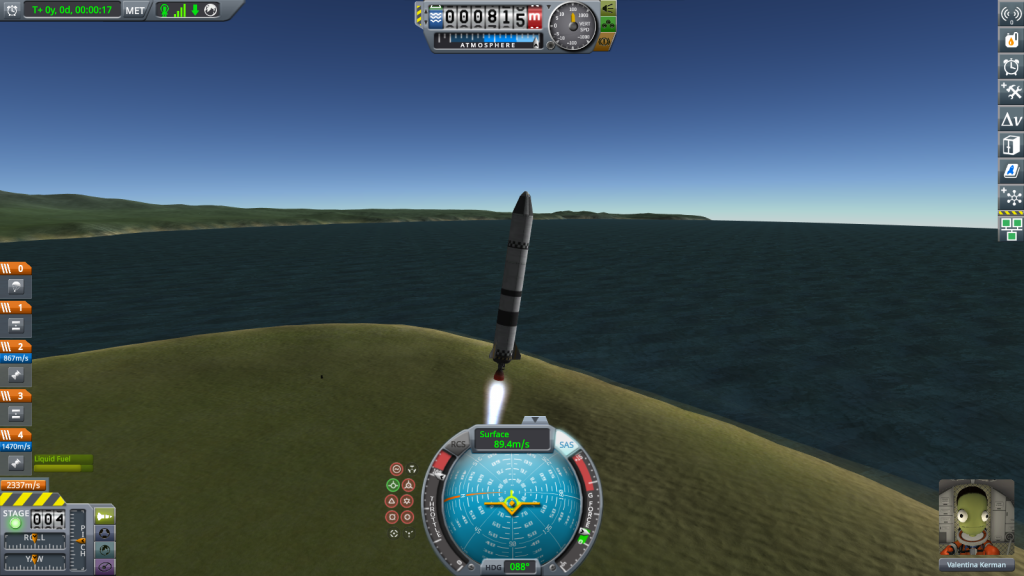Open the resources panel fuel icon

(x=1011, y=41)
